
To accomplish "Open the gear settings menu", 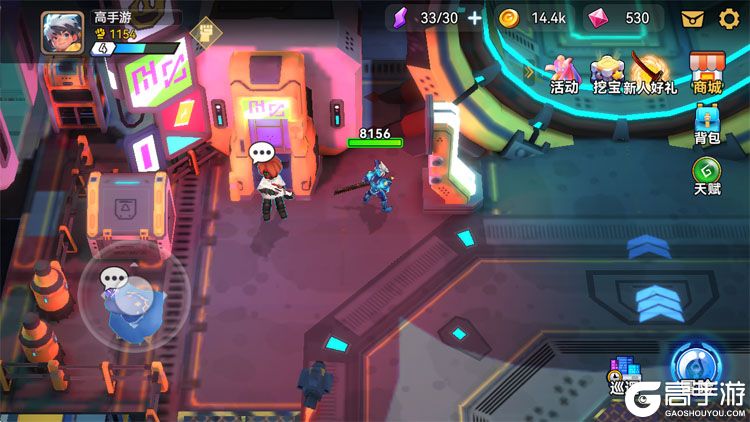I will pos(729,17).
